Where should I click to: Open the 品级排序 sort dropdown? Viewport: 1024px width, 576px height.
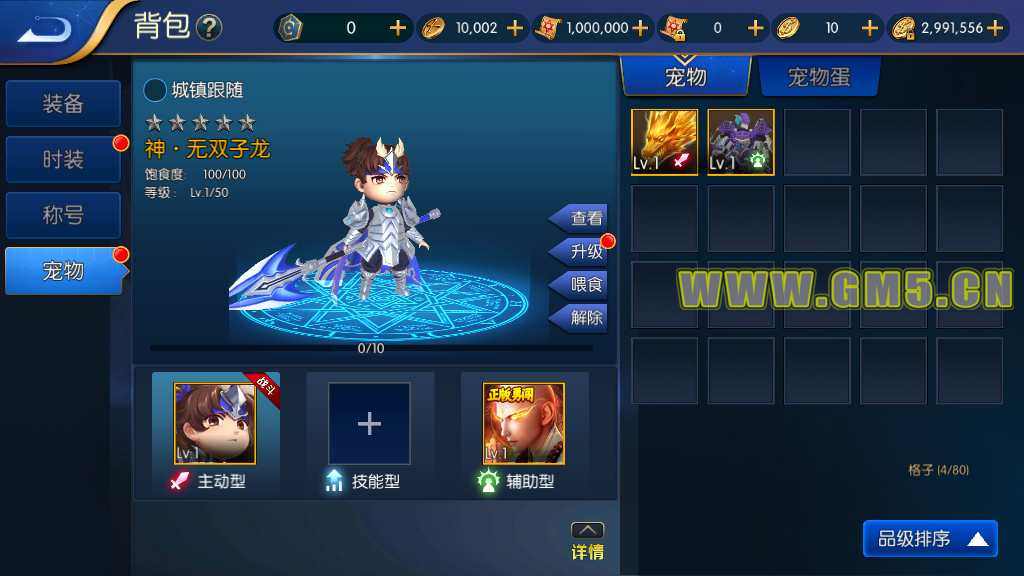pos(930,540)
